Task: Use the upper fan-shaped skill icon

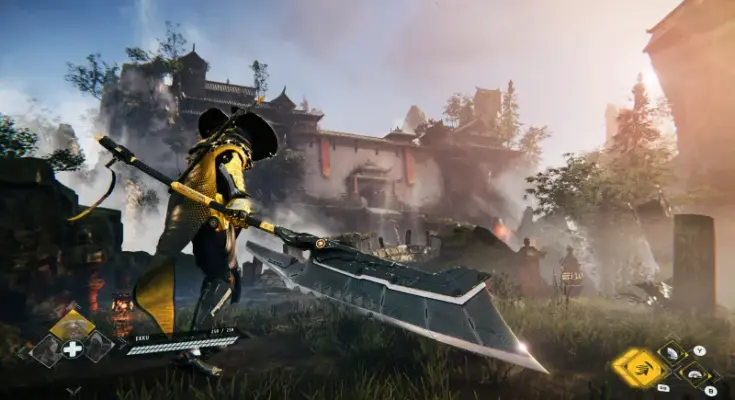Action: (x=672, y=353)
